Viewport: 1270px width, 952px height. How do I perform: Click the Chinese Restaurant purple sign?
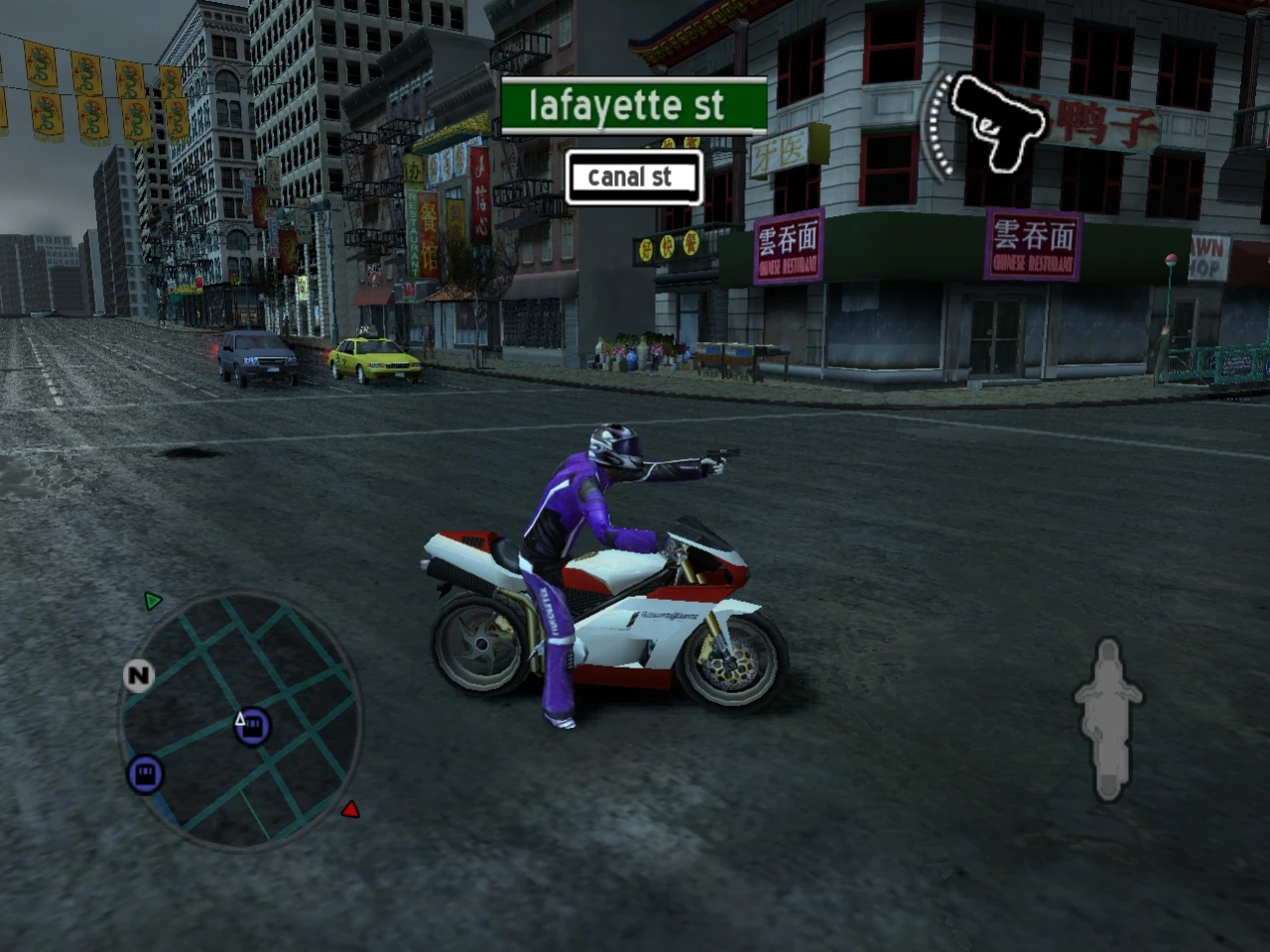click(1034, 244)
